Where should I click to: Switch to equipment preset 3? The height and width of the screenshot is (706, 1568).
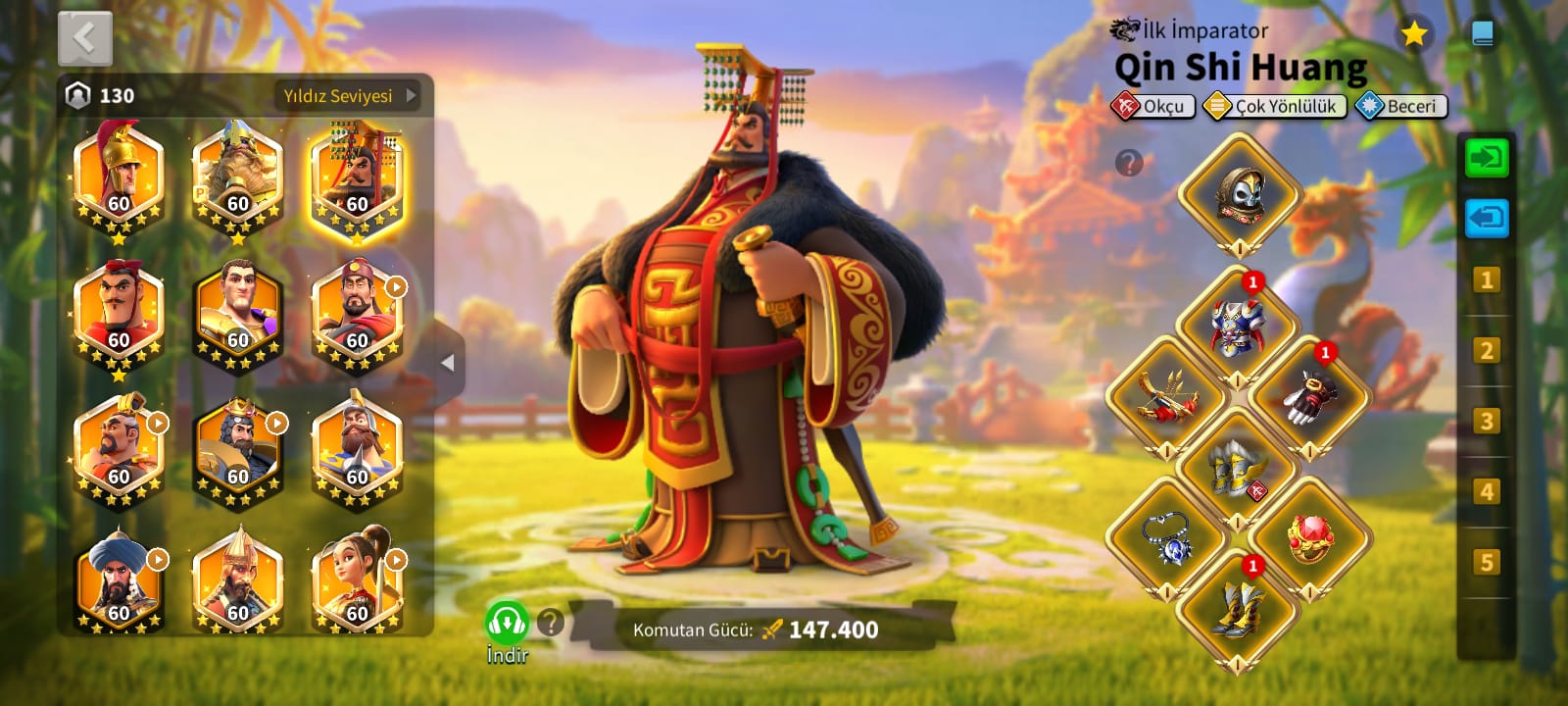pyautogui.click(x=1486, y=422)
